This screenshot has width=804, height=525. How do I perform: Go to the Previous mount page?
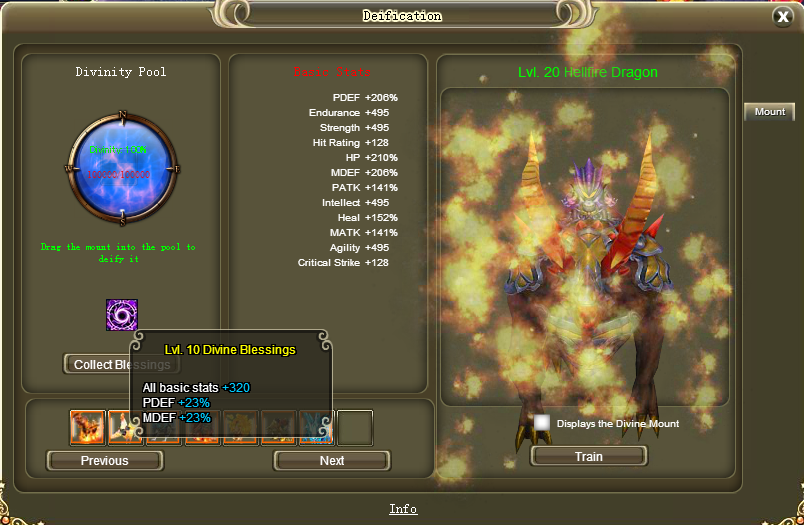point(105,461)
